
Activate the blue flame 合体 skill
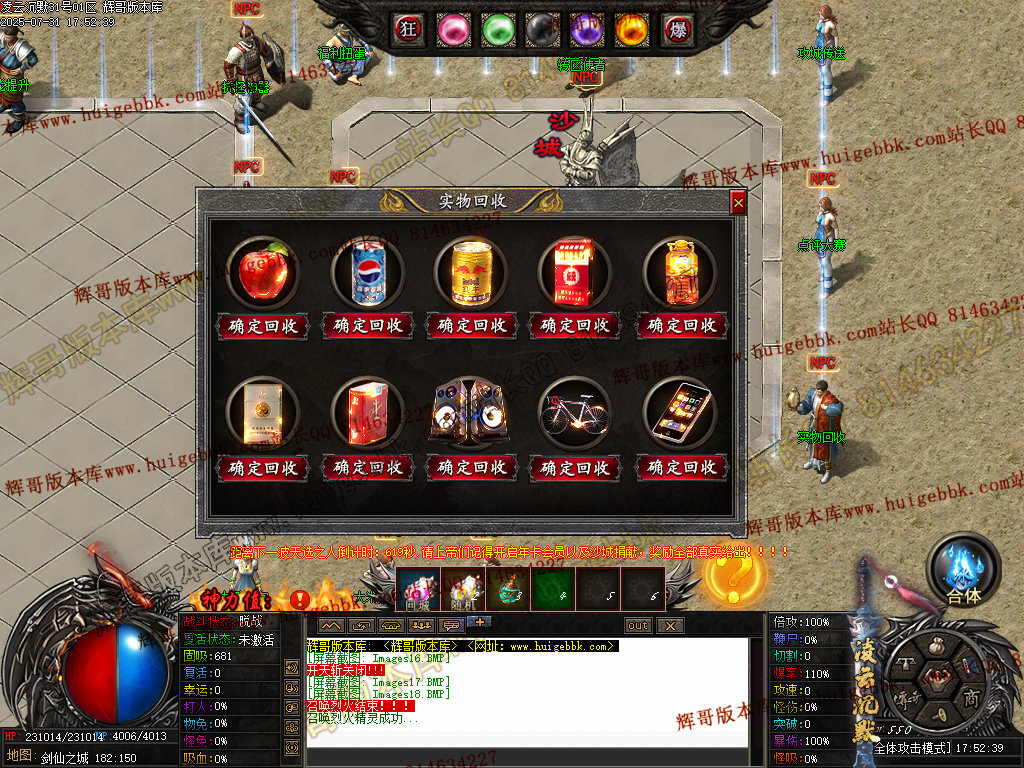click(x=964, y=570)
